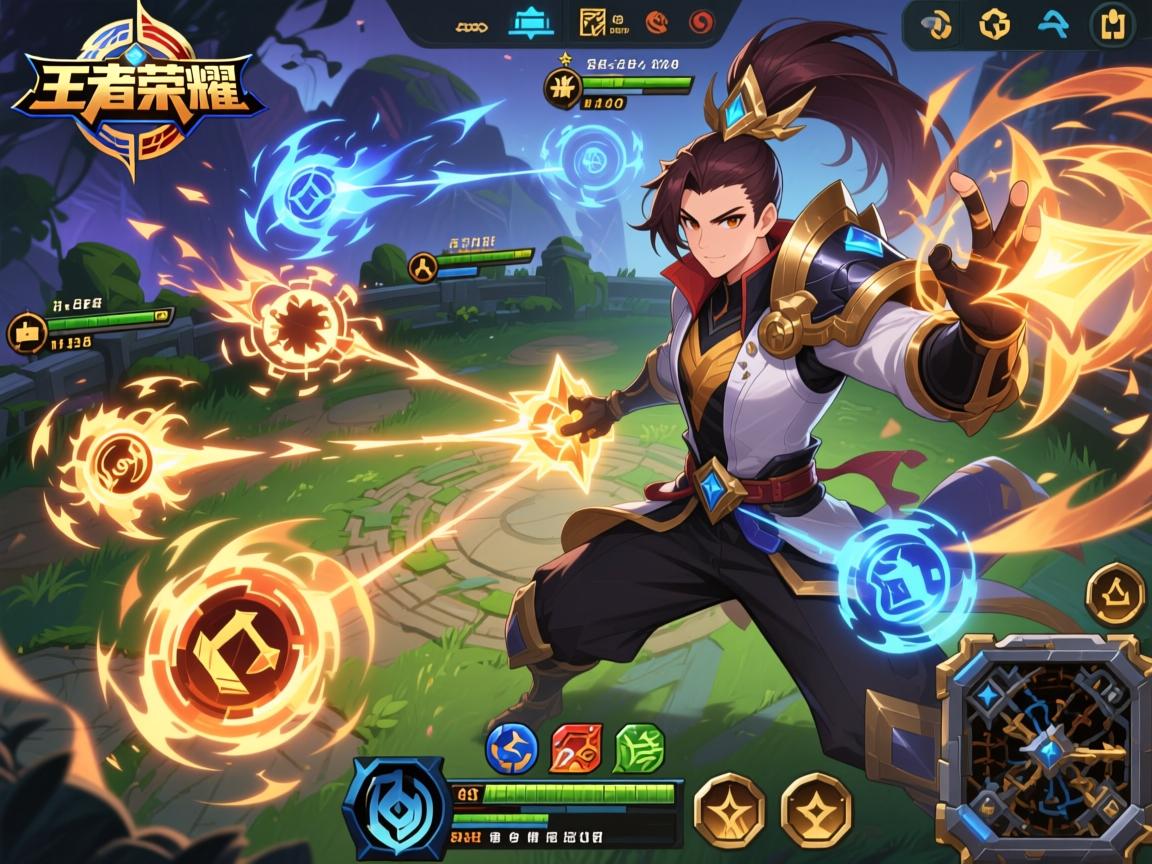Viewport: 1152px width, 864px height.
Task: Tap the gold hexagon badge above the minimap
Action: (x=1114, y=595)
